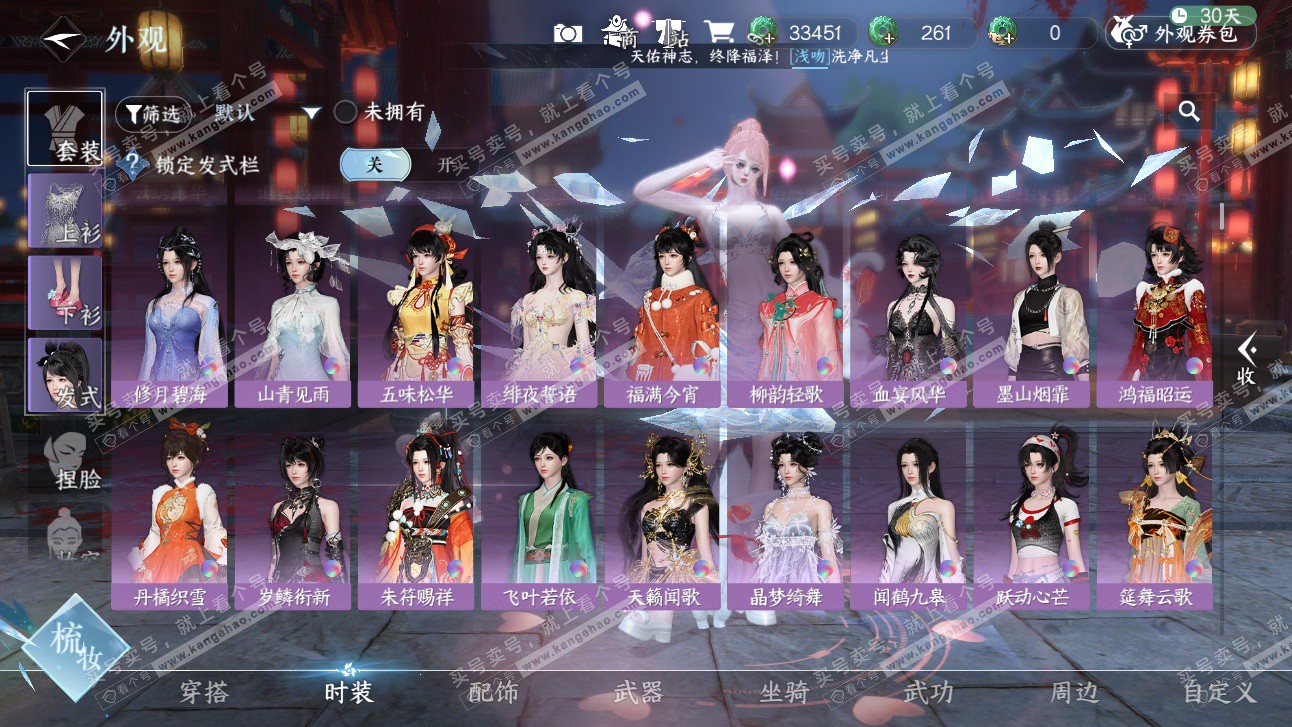
Task: Open the 筛选 filter button
Action: point(152,114)
